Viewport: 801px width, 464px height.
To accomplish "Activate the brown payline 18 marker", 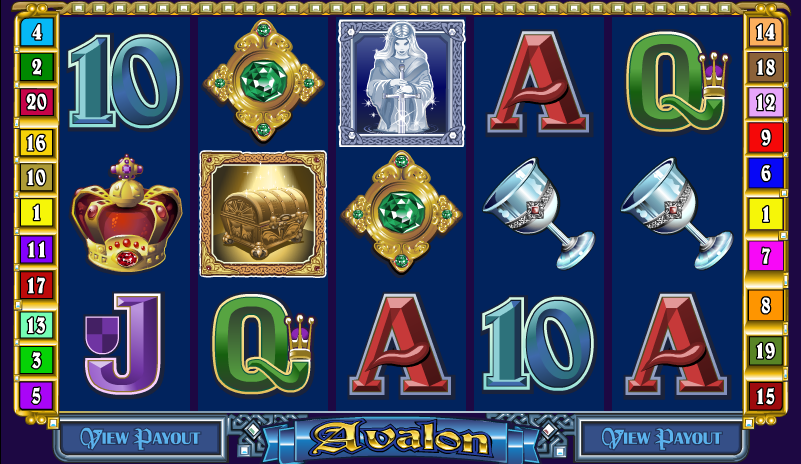I will click(765, 67).
